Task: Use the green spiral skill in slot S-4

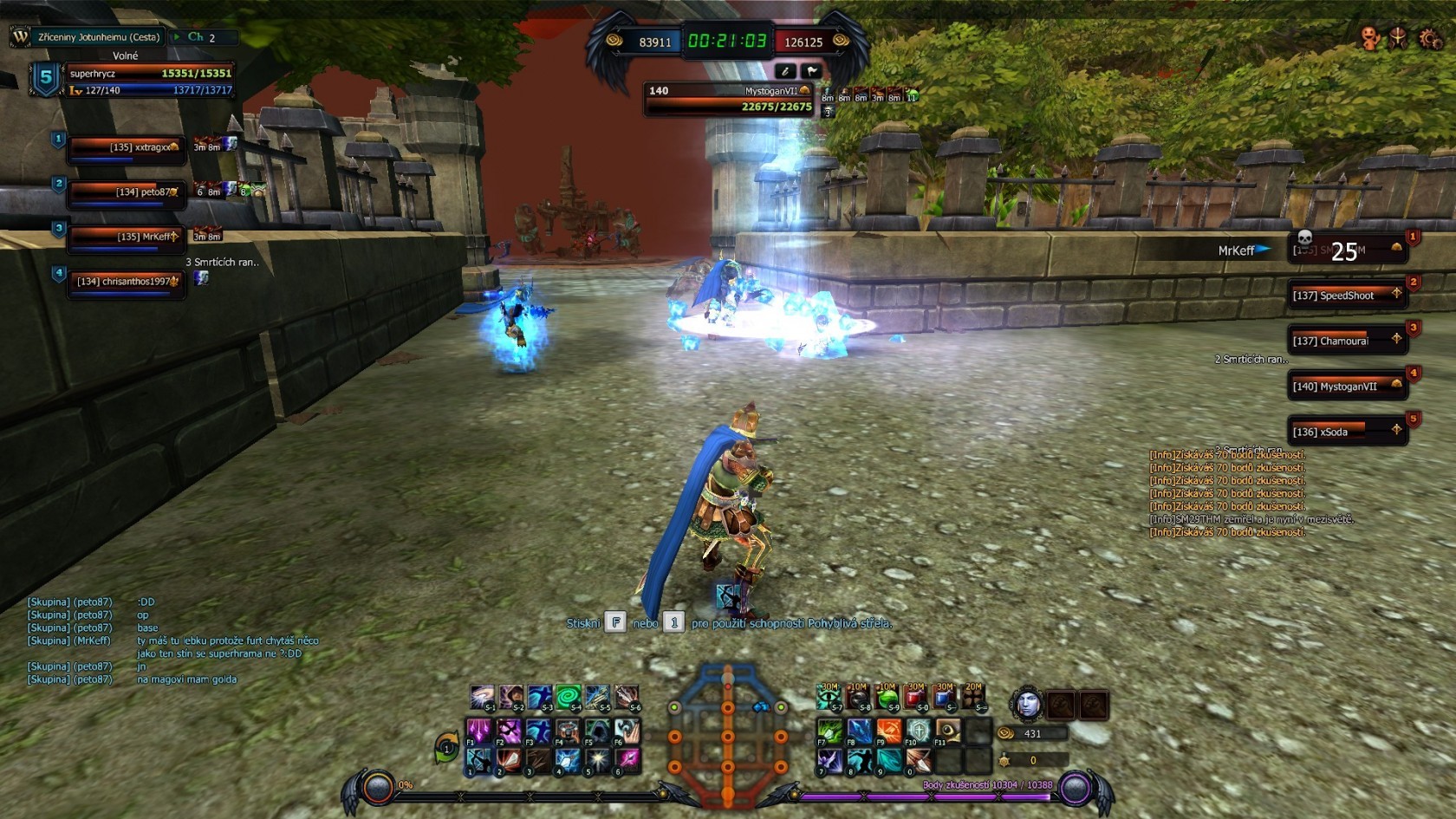Action: (569, 697)
